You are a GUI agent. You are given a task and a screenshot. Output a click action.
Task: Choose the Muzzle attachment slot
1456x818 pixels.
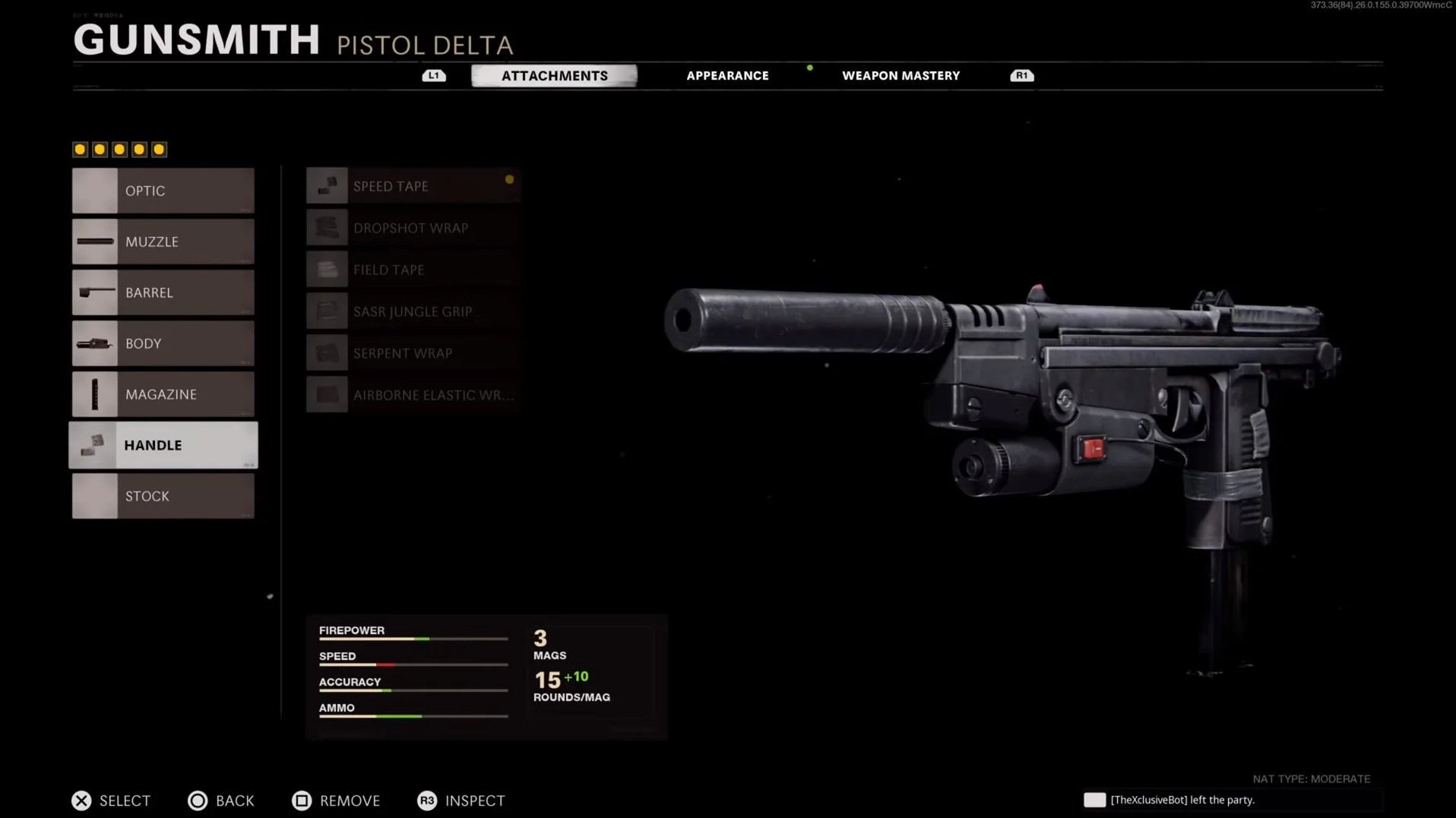pyautogui.click(x=163, y=242)
